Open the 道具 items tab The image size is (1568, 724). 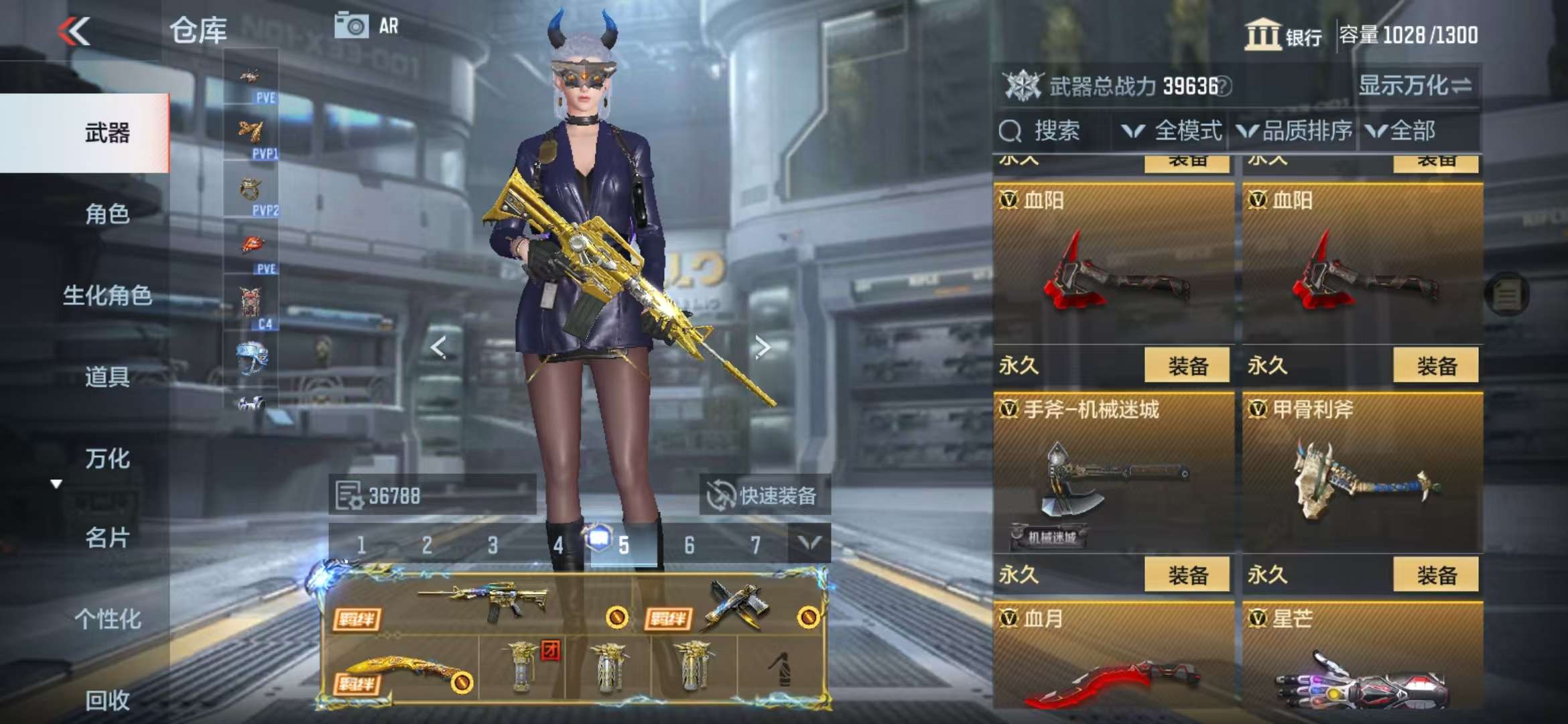click(107, 377)
